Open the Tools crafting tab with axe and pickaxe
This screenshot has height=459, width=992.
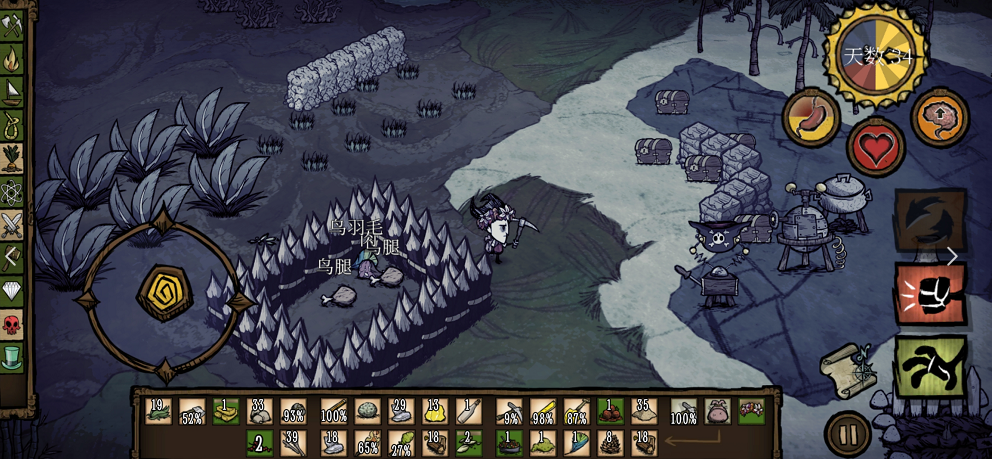pyautogui.click(x=11, y=25)
